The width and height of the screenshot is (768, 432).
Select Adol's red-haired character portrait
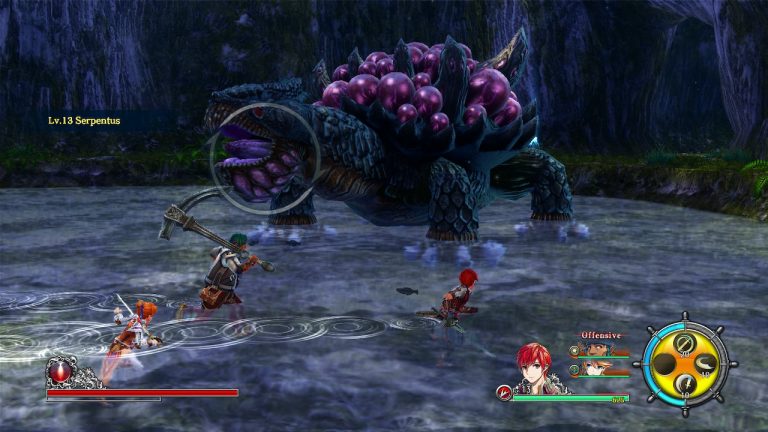[x=535, y=365]
